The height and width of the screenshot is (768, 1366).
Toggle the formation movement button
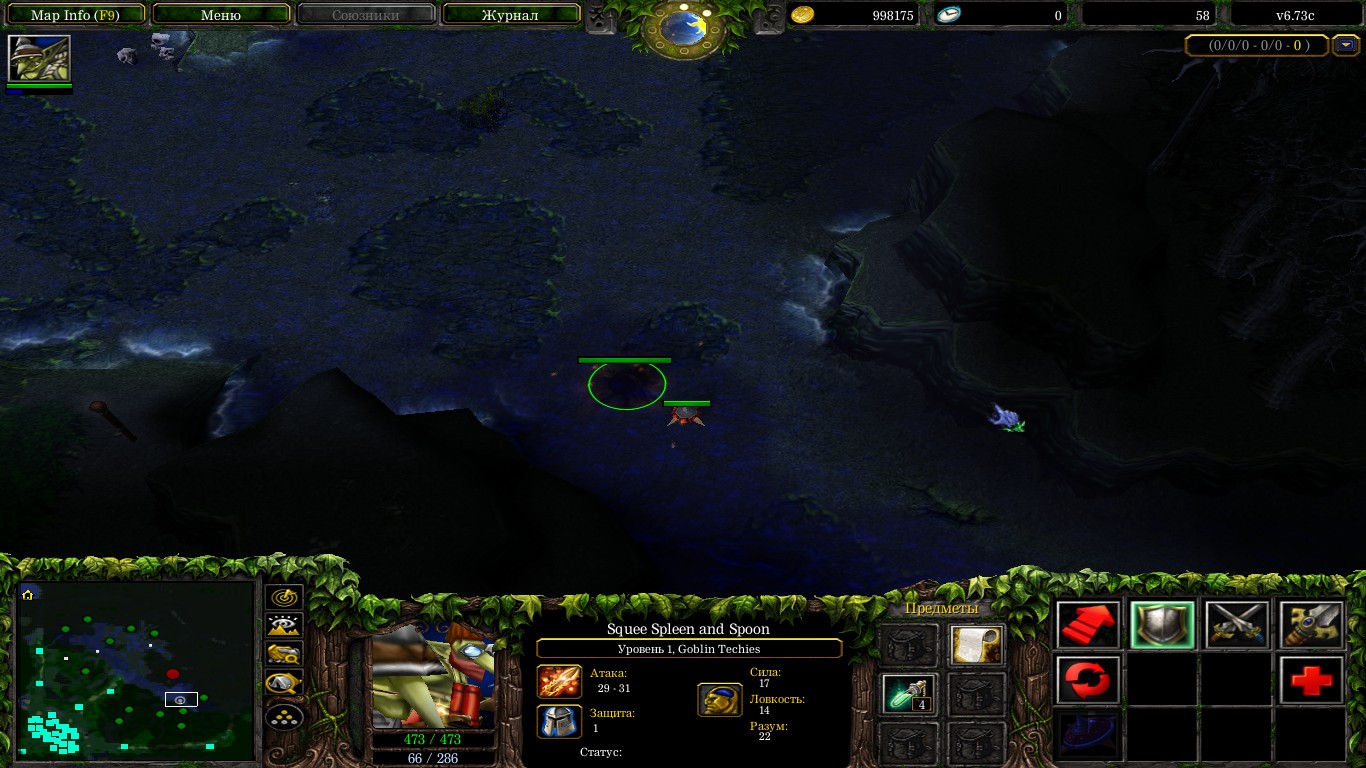[285, 716]
